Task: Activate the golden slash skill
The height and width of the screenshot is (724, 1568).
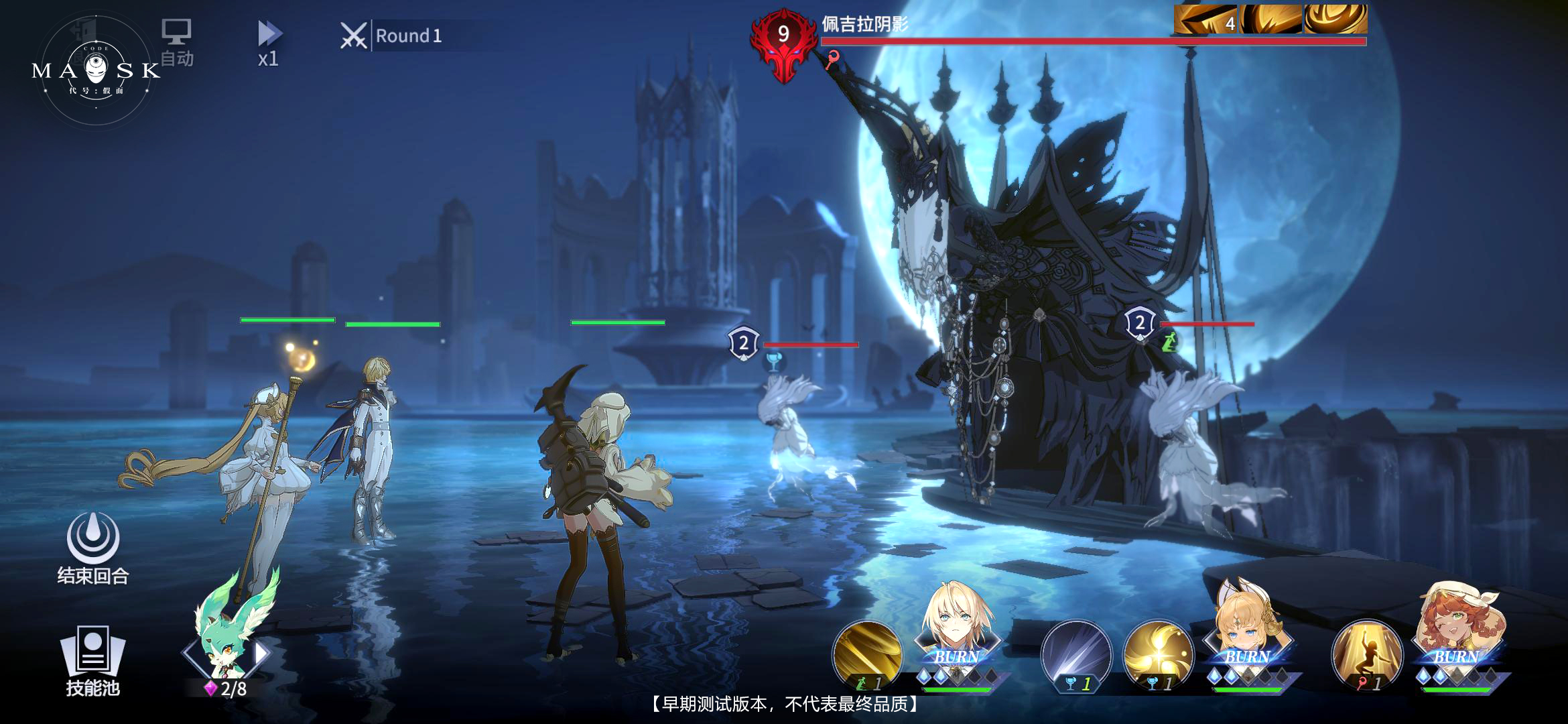Action: [866, 655]
